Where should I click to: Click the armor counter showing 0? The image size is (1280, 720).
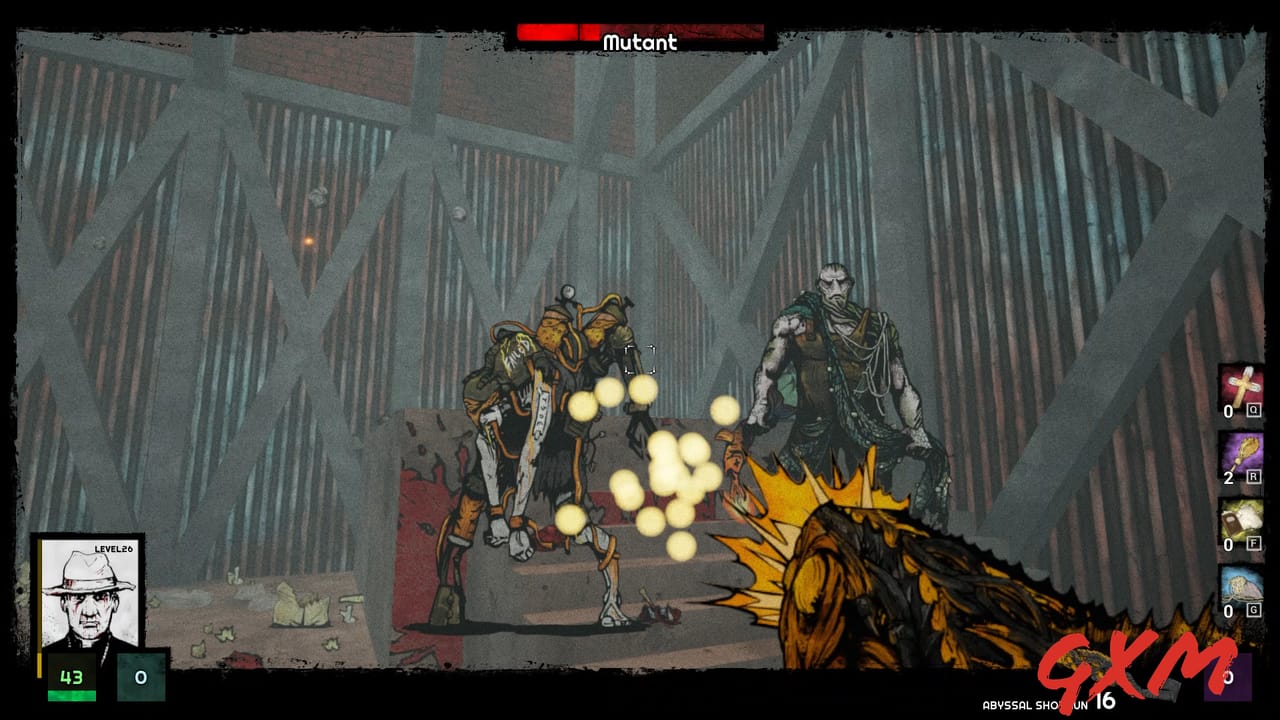tap(142, 677)
